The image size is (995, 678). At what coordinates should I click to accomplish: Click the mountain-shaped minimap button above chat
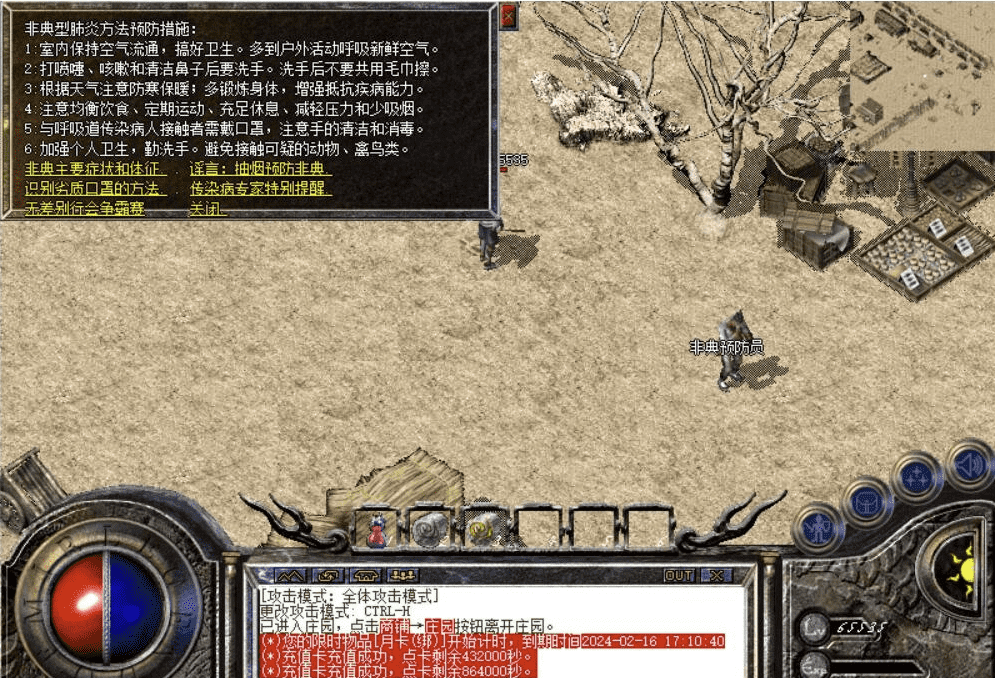[290, 576]
